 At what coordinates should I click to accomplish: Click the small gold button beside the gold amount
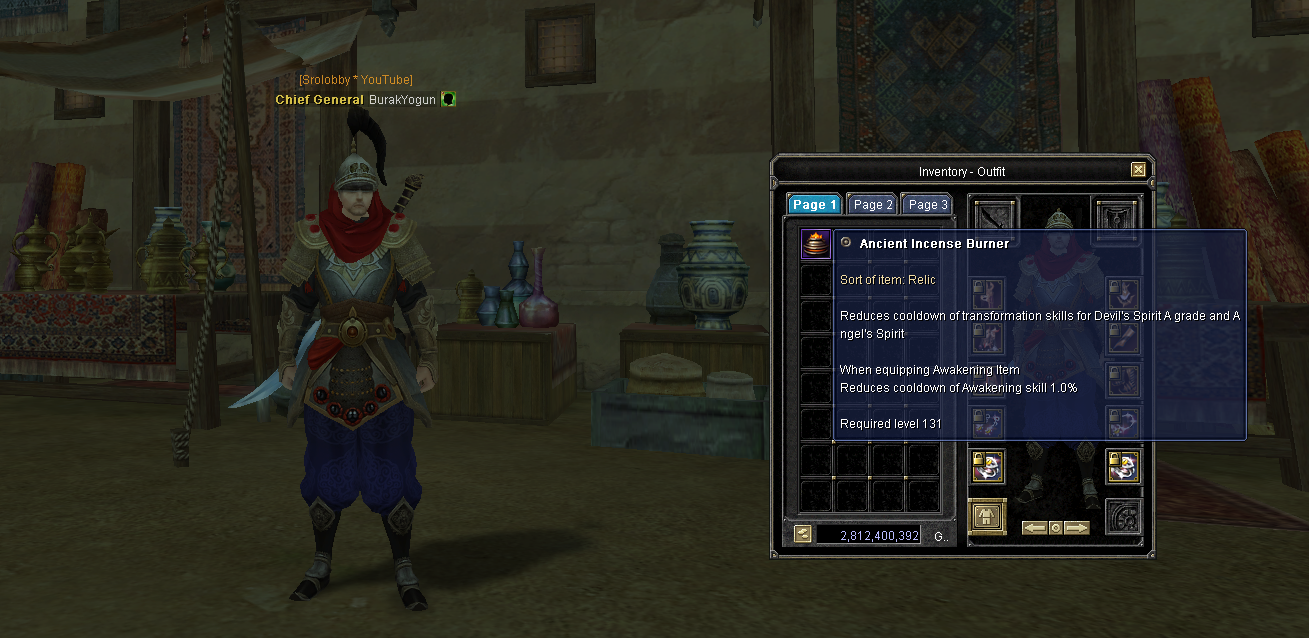(x=802, y=534)
